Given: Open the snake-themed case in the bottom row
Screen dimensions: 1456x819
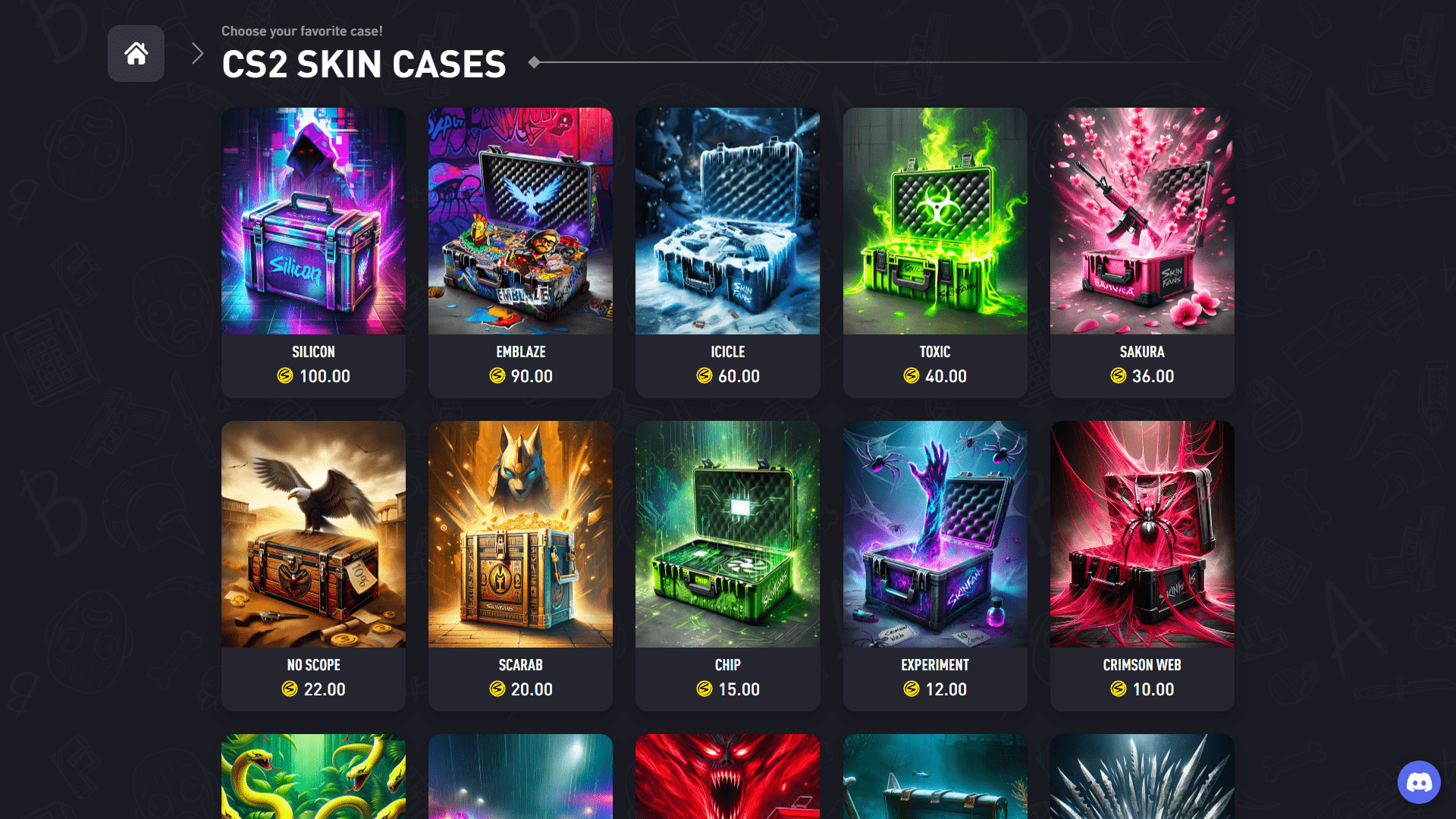Looking at the screenshot, I should coord(313,777).
